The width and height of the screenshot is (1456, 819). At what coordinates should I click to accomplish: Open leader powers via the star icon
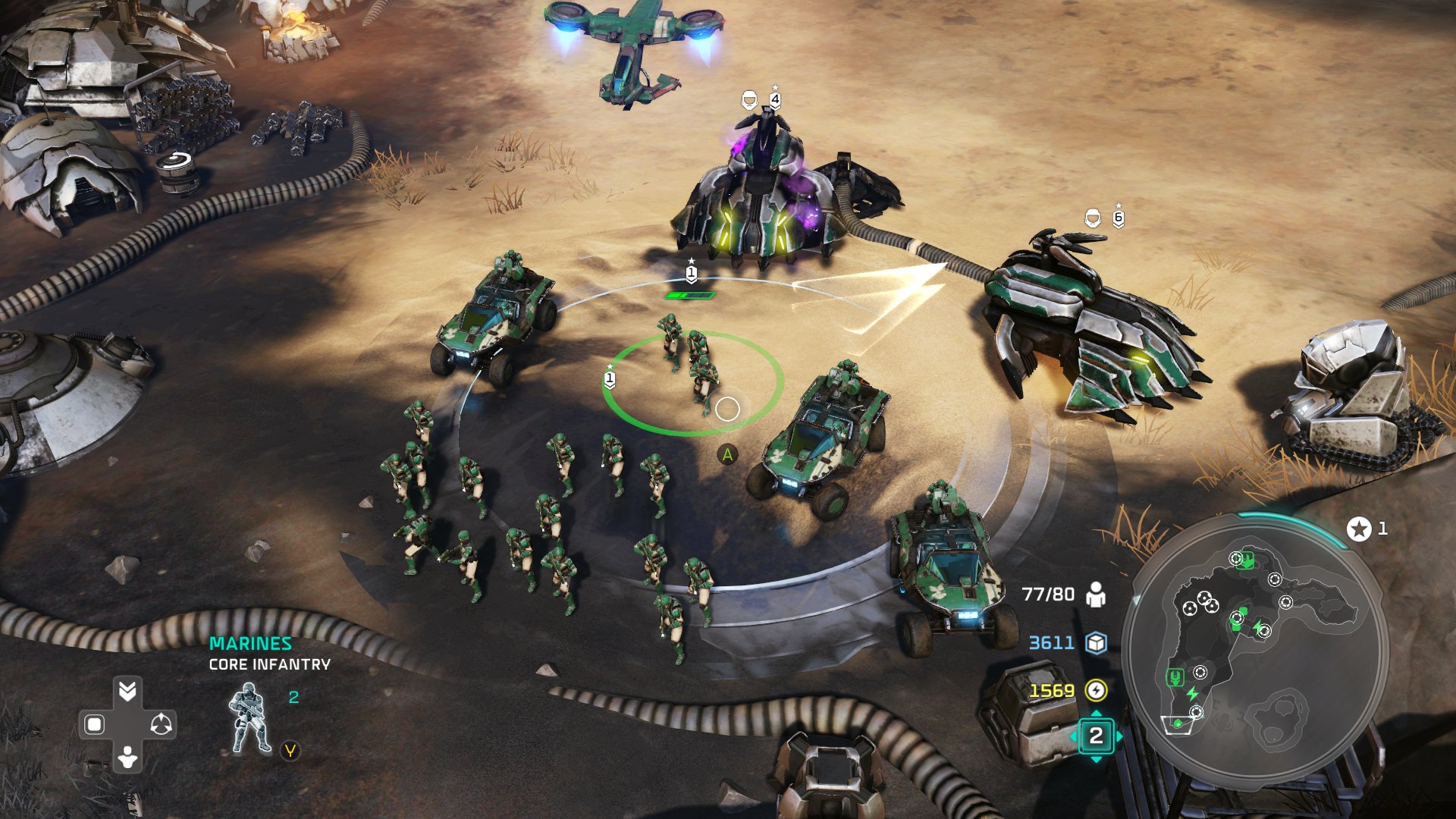tap(1359, 529)
